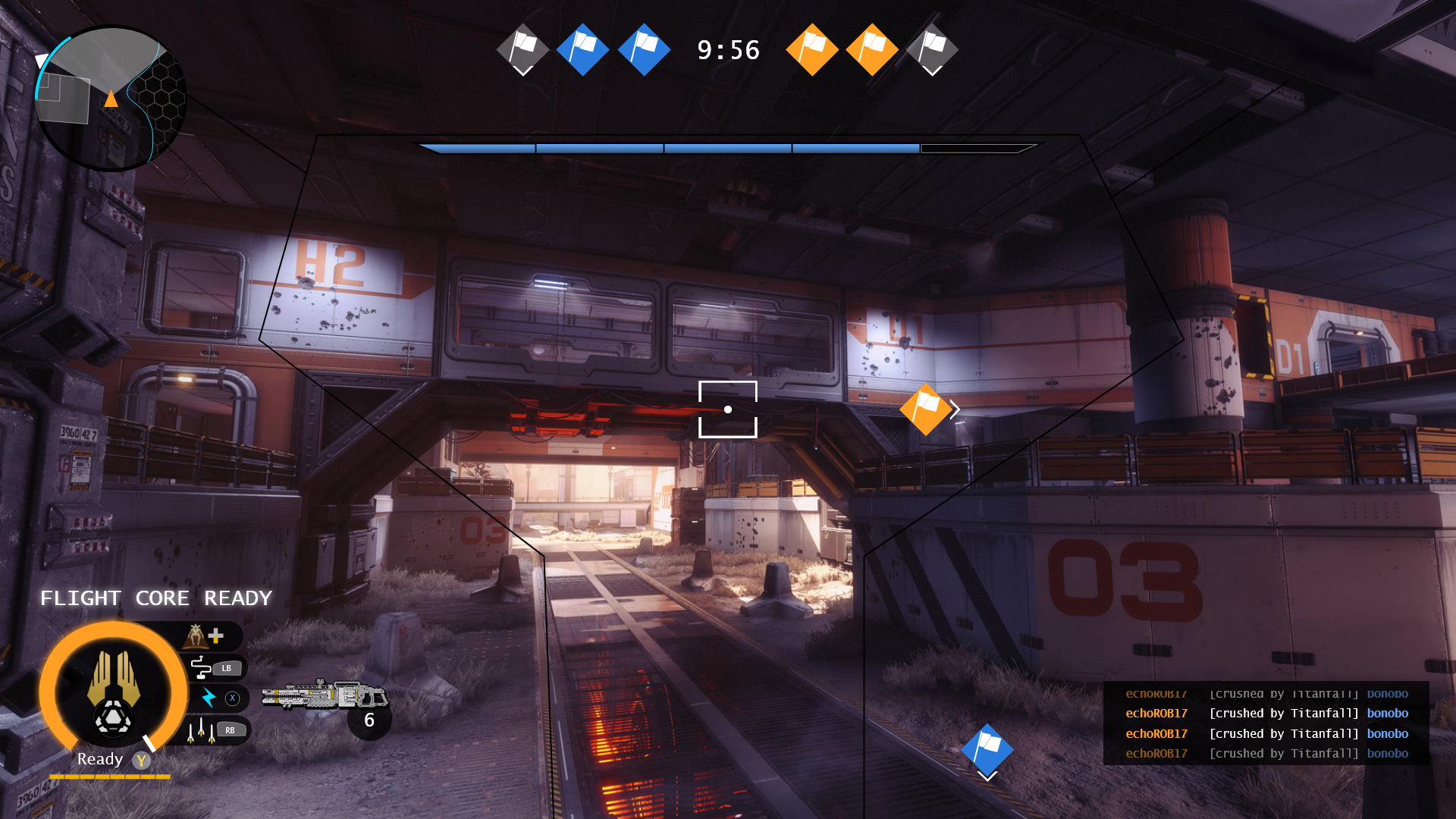Trigger the blue lightning bolt ability
Screen dimensions: 1456x819
pos(209,698)
